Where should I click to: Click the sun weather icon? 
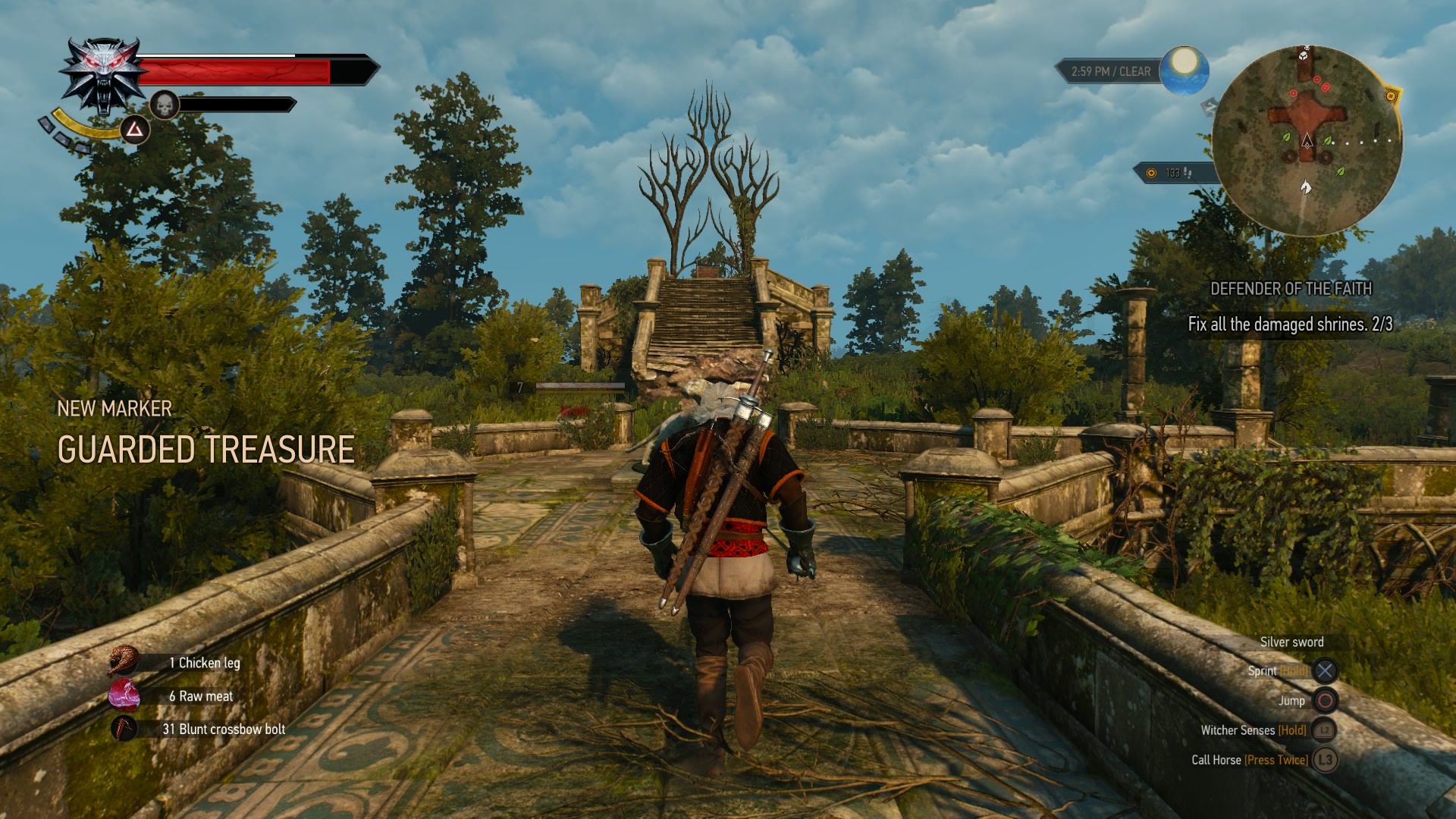click(x=1184, y=70)
